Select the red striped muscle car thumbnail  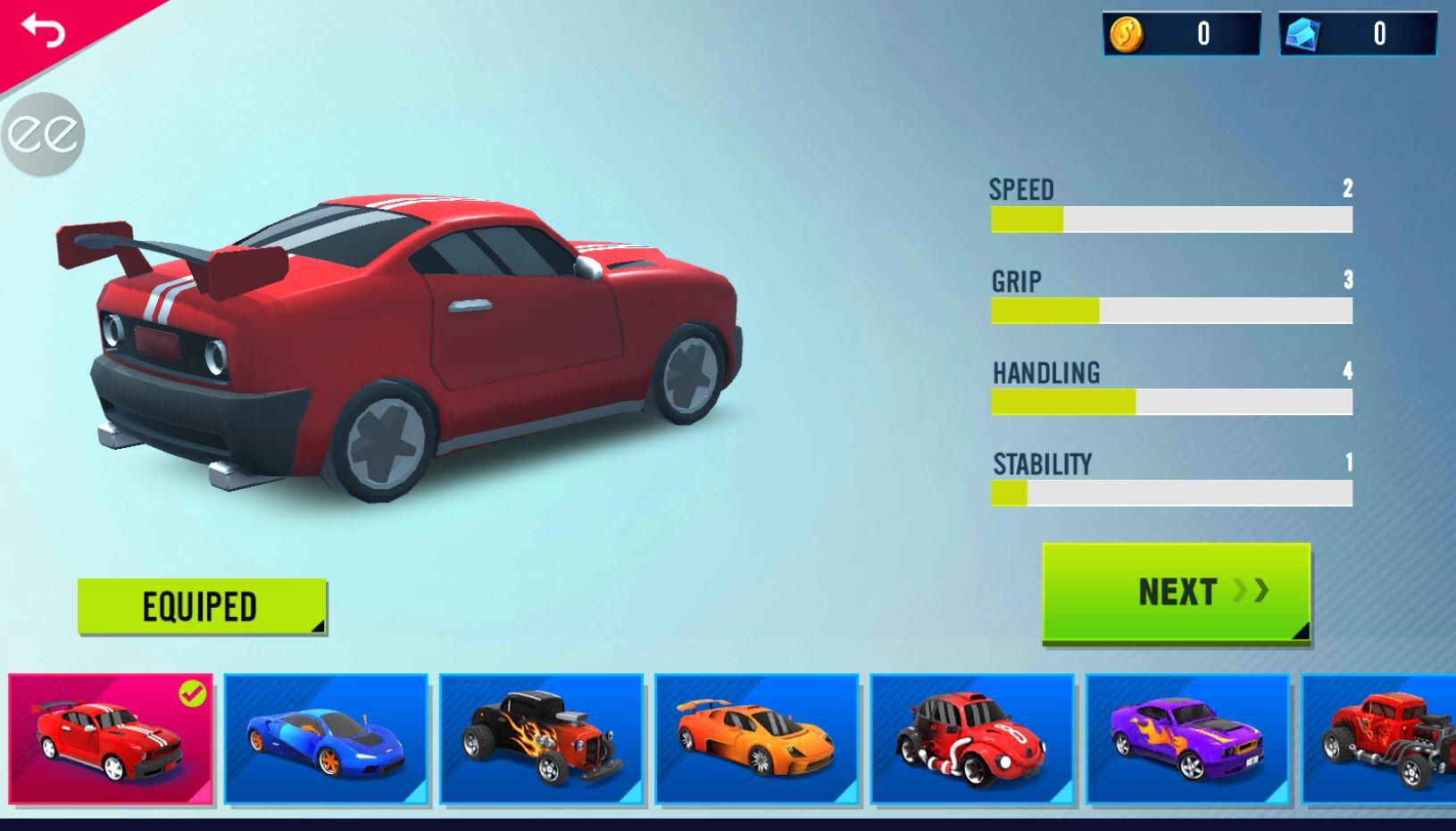111,739
